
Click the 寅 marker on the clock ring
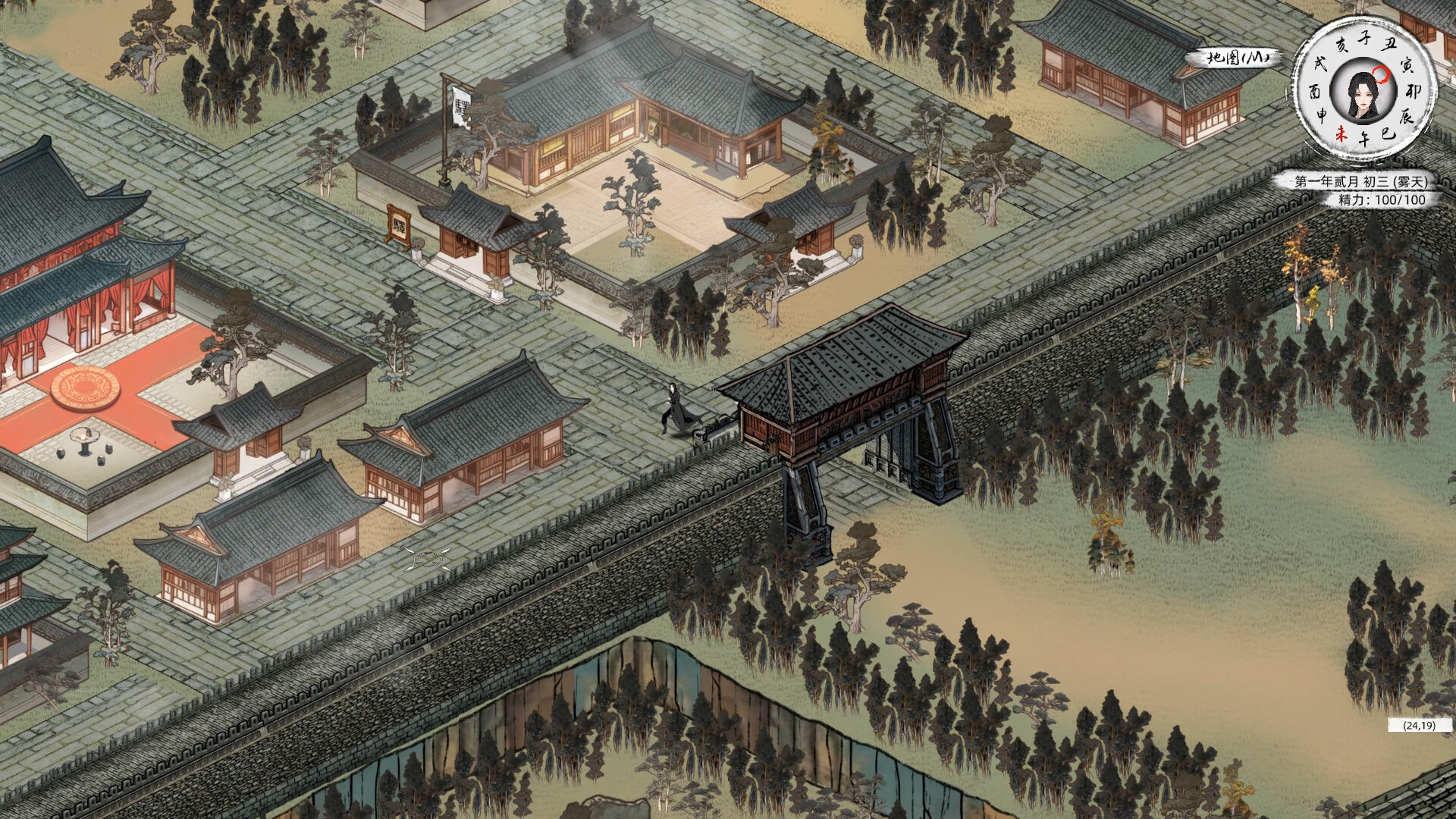click(x=1406, y=67)
